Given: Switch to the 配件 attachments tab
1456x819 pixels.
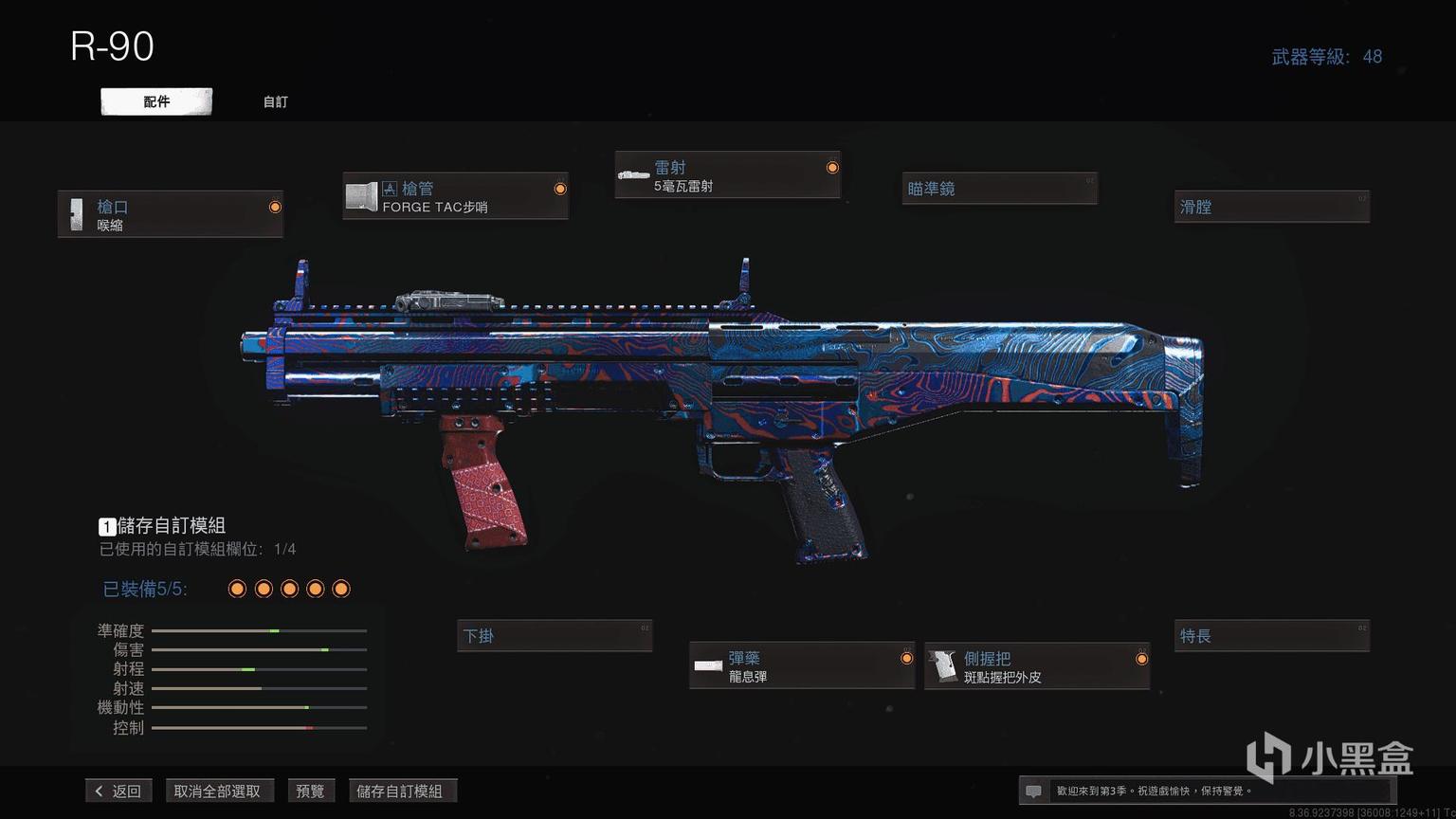Looking at the screenshot, I should pos(156,101).
